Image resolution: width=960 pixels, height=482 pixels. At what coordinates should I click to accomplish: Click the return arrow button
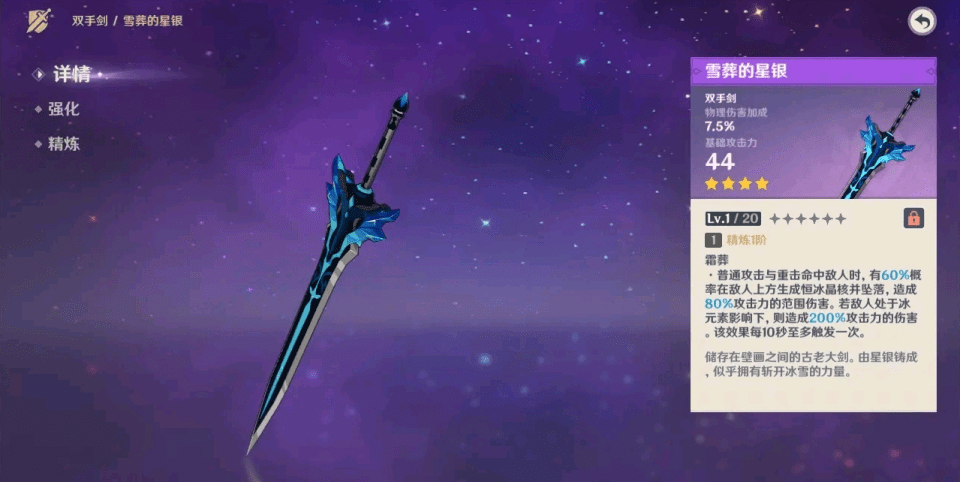point(921,21)
